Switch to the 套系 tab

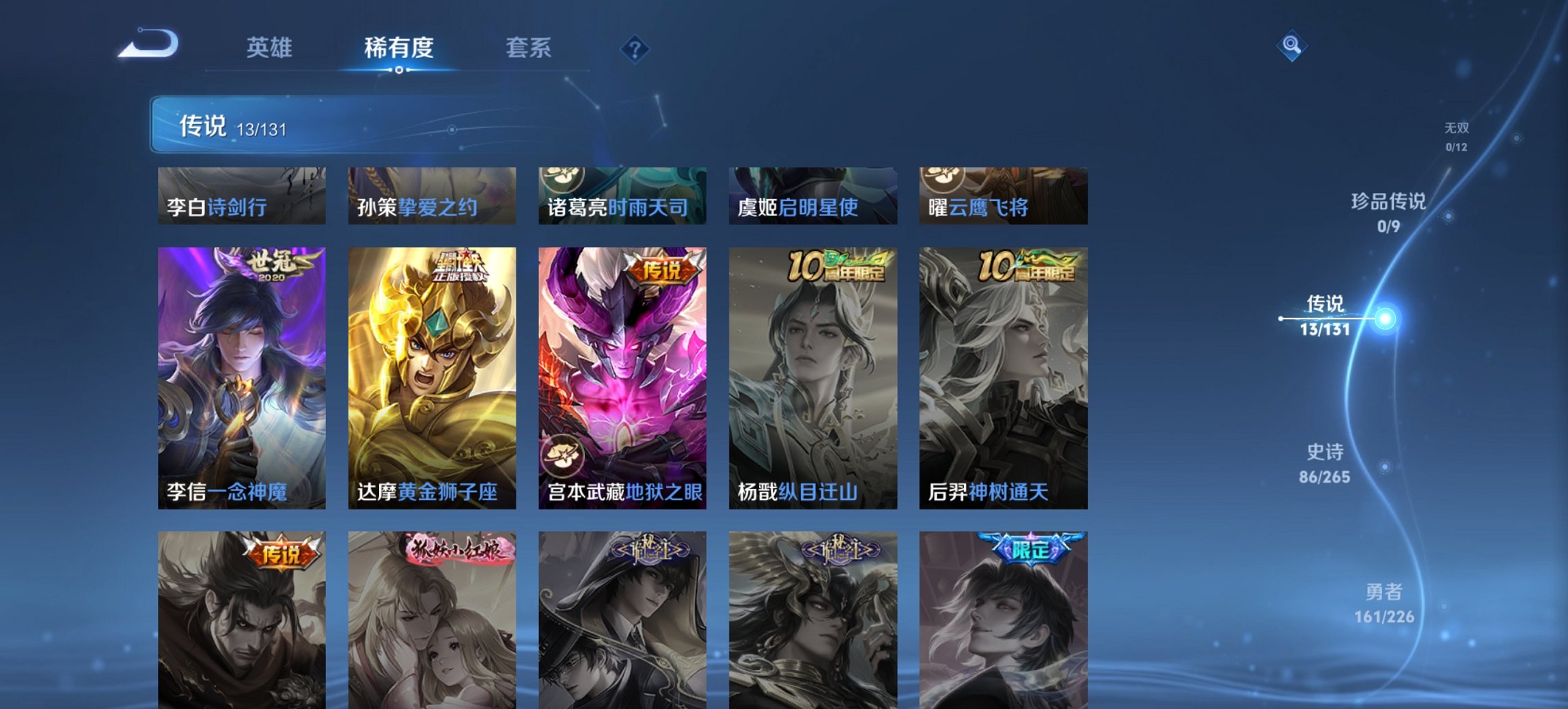528,47
